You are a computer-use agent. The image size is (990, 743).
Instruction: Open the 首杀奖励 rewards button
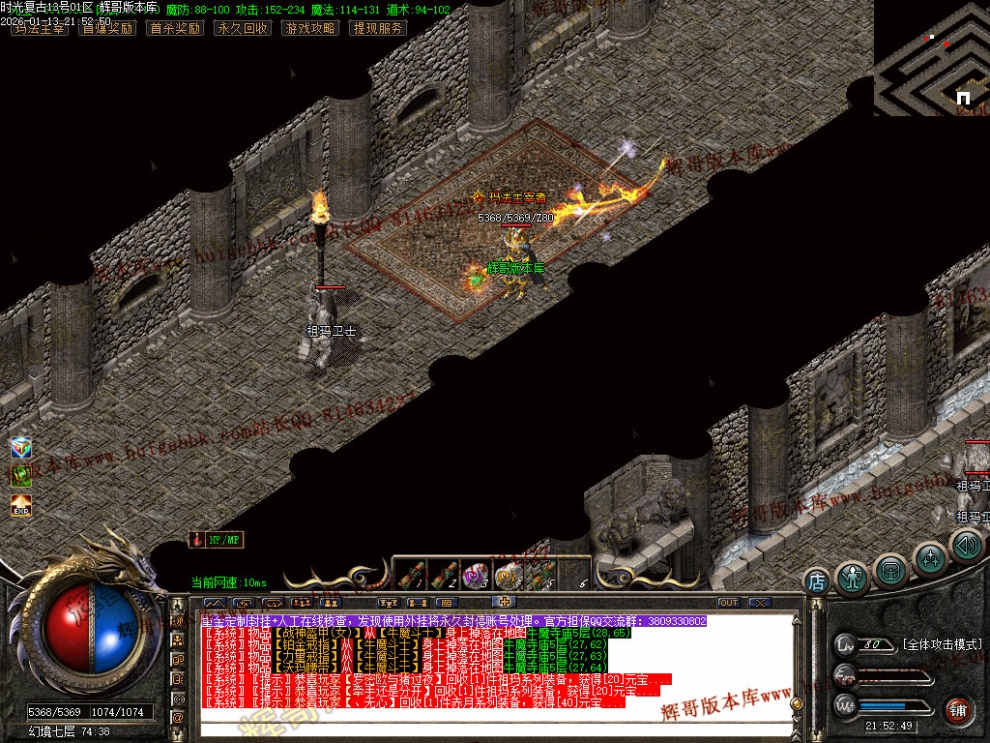[174, 28]
